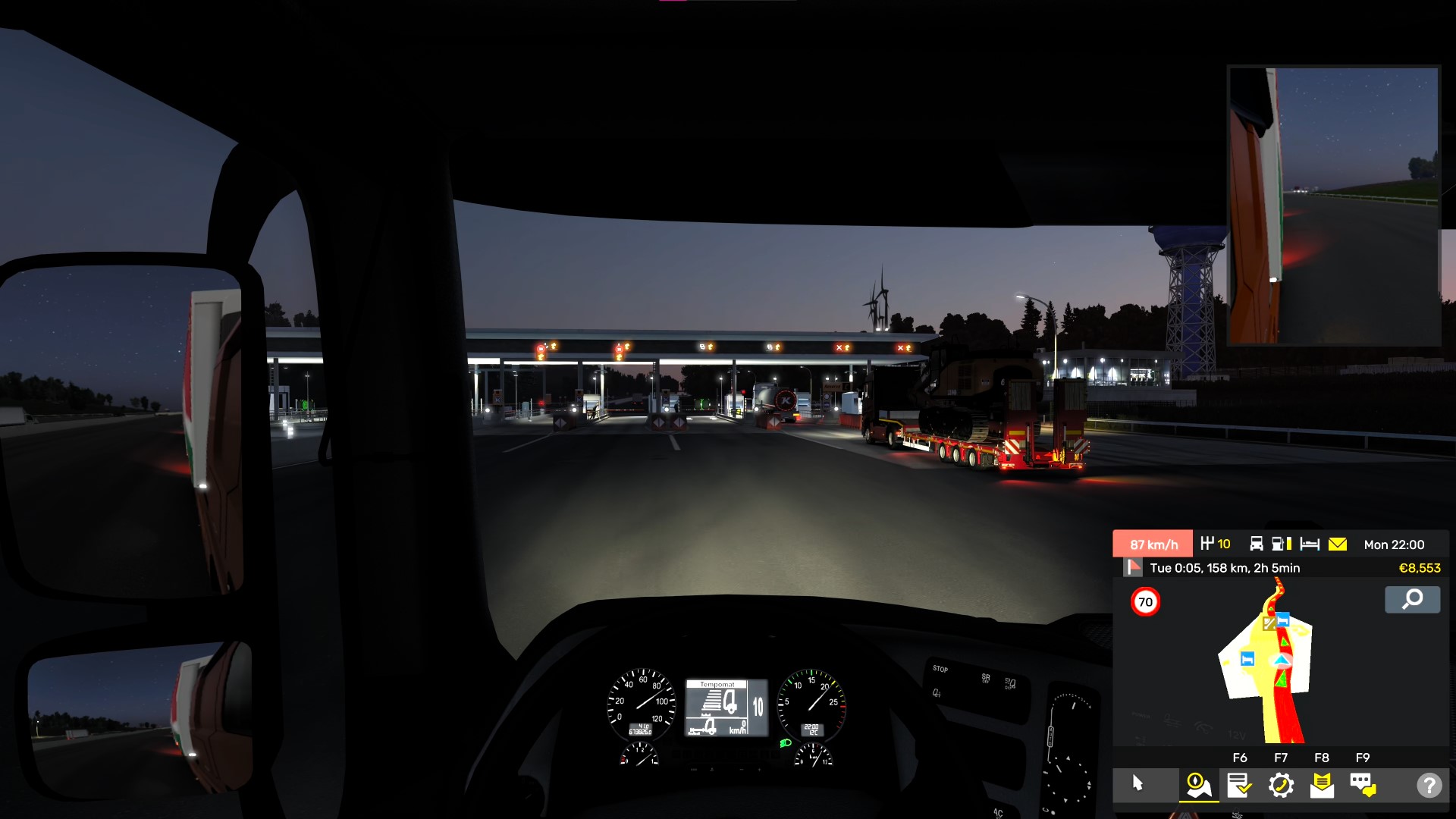This screenshot has width=1456, height=819.
Task: Click the magnifier zoom button on the route map
Action: (x=1412, y=600)
